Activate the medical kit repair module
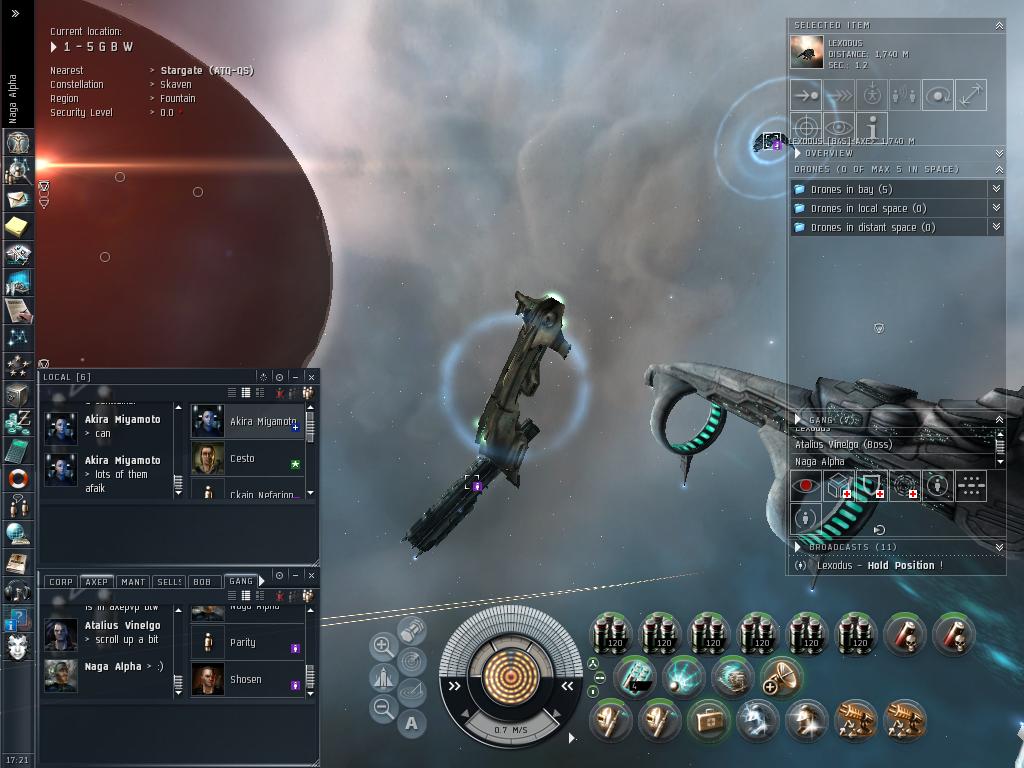1024x768 pixels. (709, 720)
